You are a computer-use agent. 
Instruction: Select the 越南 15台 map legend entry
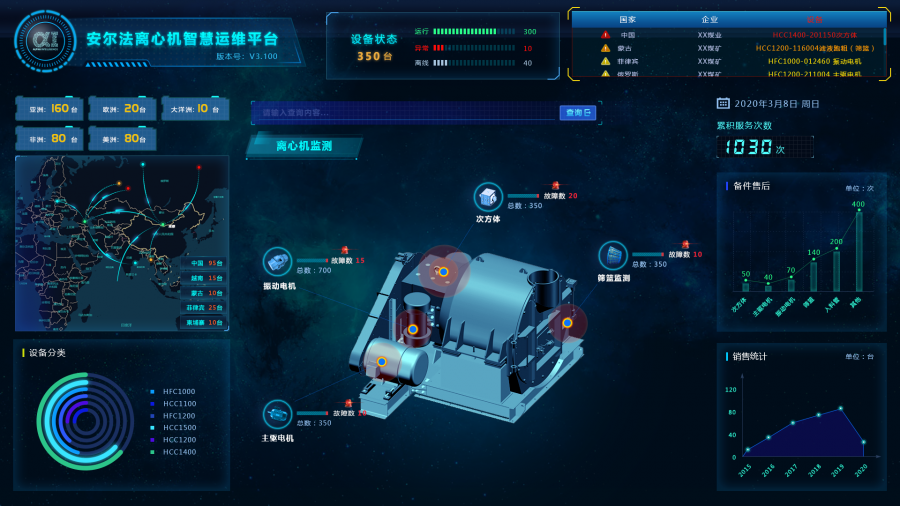pyautogui.click(x=205, y=278)
